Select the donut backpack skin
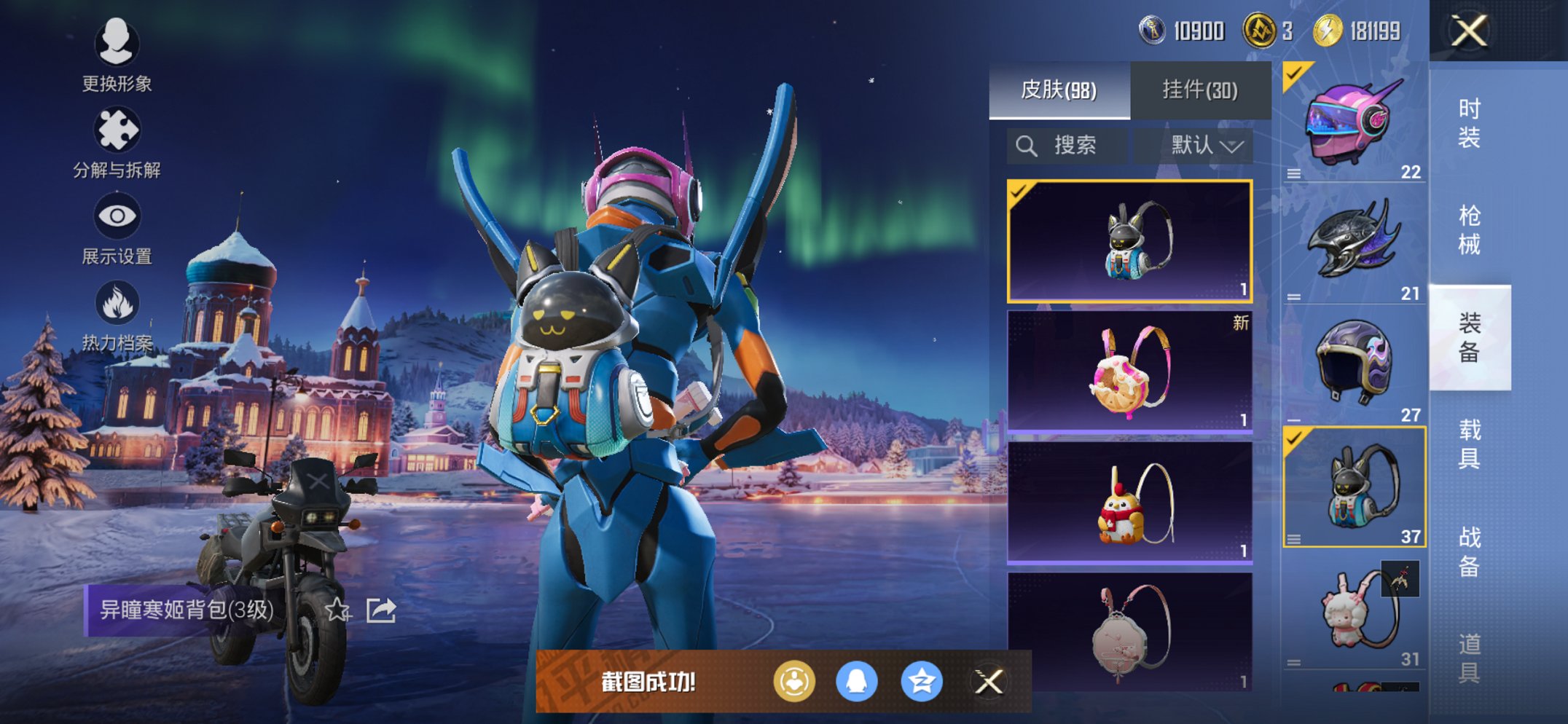 click(x=1129, y=371)
